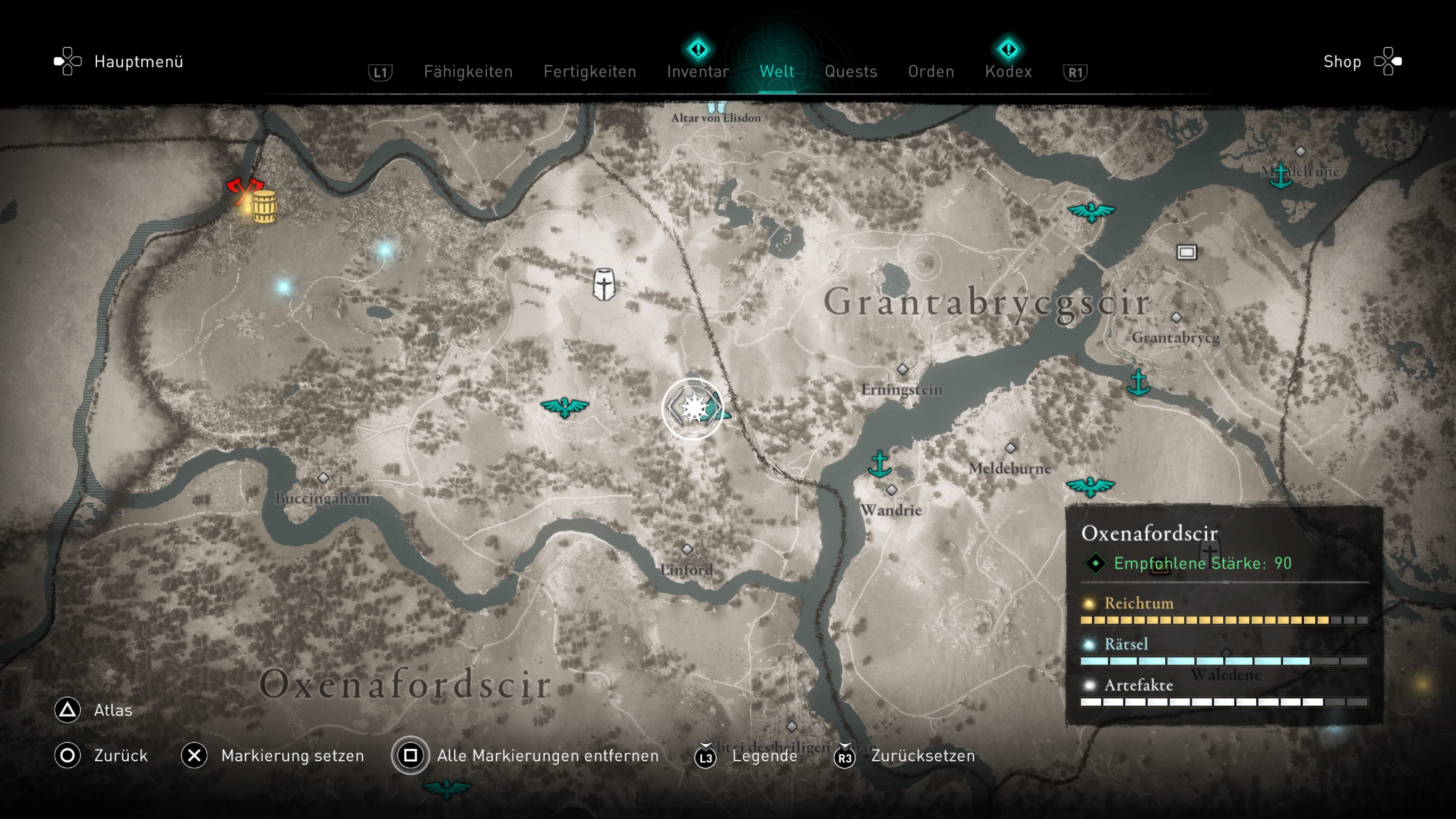Click the golden barrel supply marker

pyautogui.click(x=264, y=207)
